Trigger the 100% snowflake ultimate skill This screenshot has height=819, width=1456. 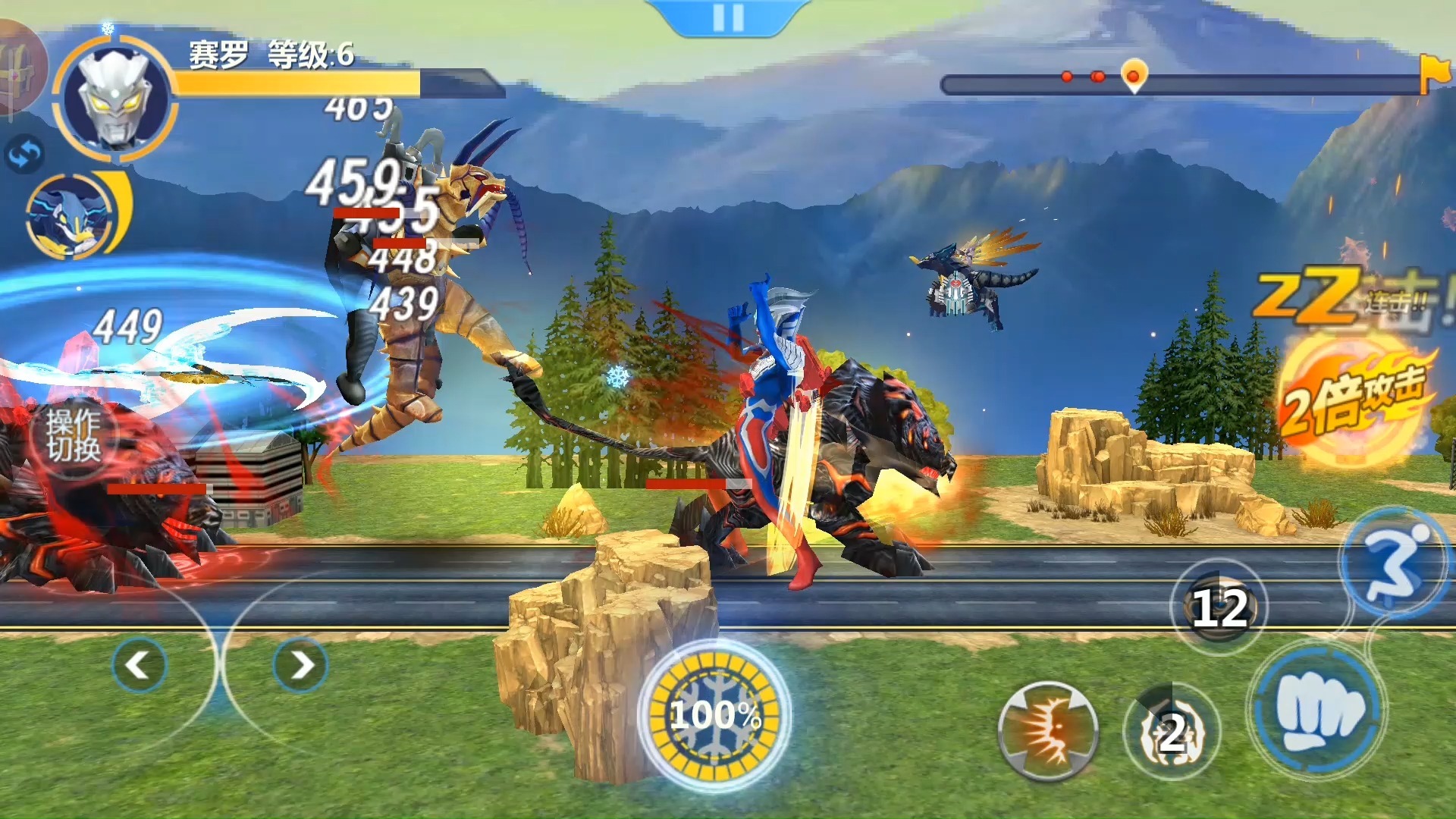point(714,714)
